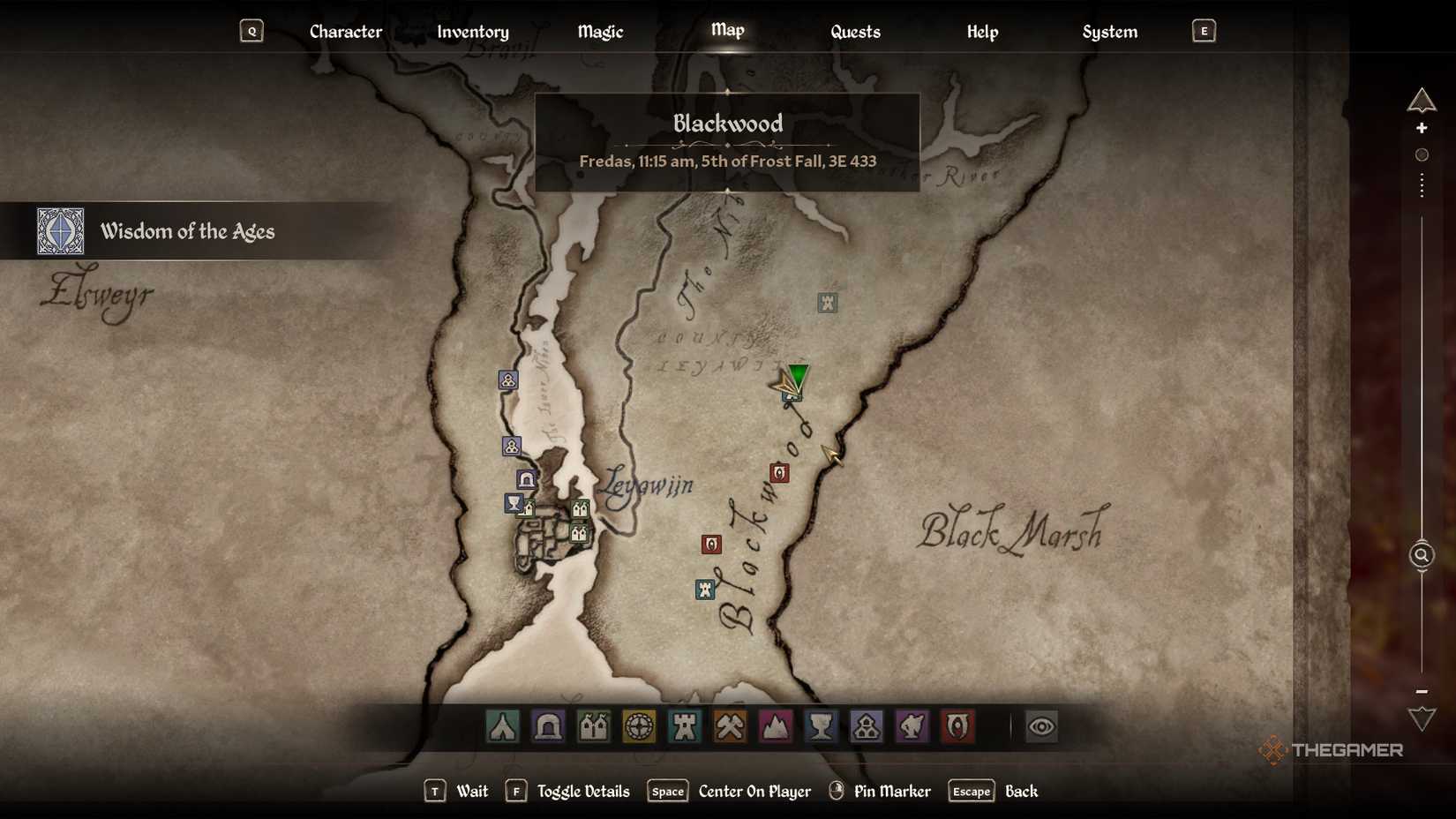Toggle the mine crossed-hammers filter icon
1456x819 pixels.
(729, 726)
